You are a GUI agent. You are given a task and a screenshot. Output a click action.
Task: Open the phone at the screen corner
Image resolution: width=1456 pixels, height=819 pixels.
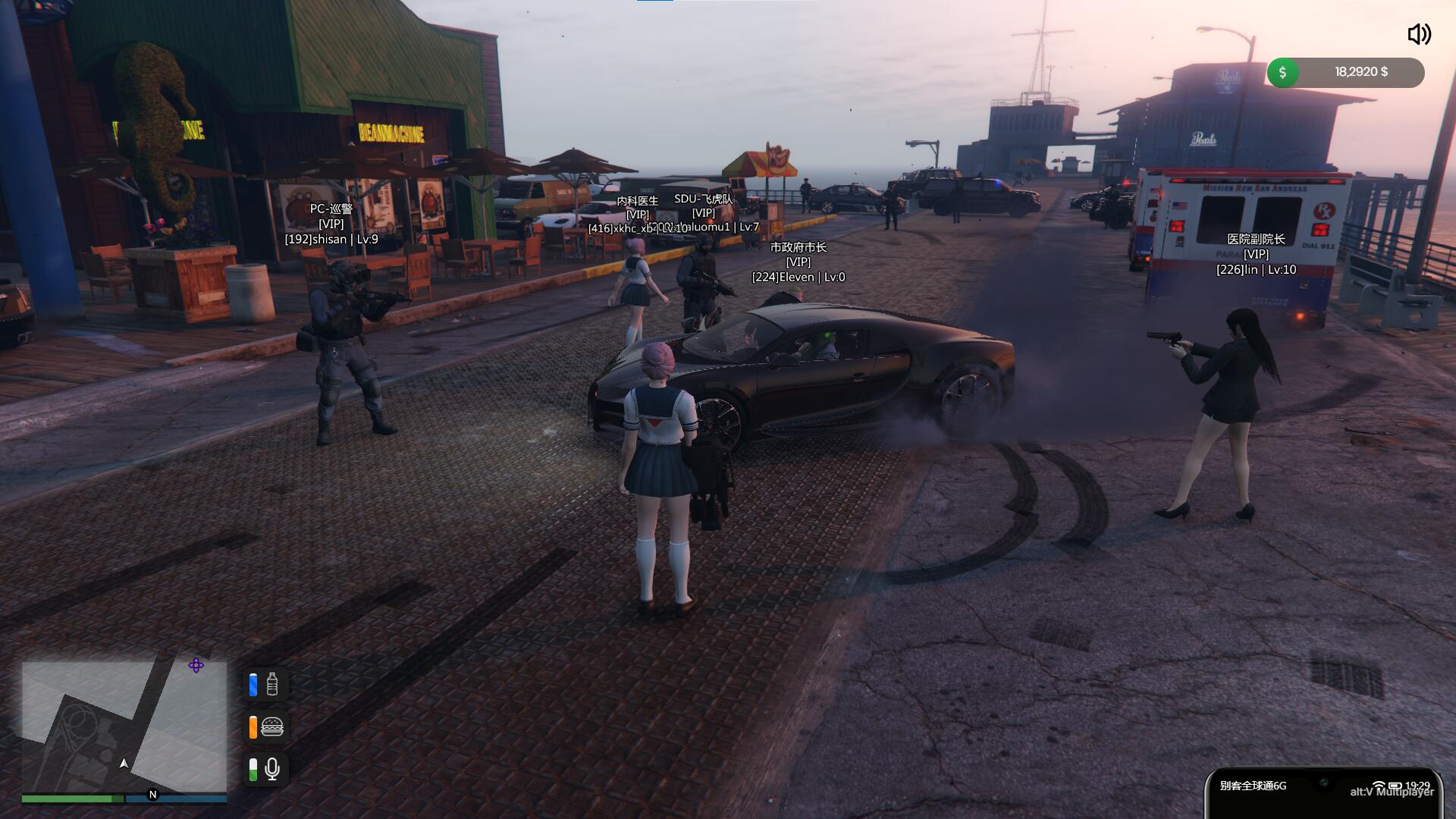tap(1323, 795)
